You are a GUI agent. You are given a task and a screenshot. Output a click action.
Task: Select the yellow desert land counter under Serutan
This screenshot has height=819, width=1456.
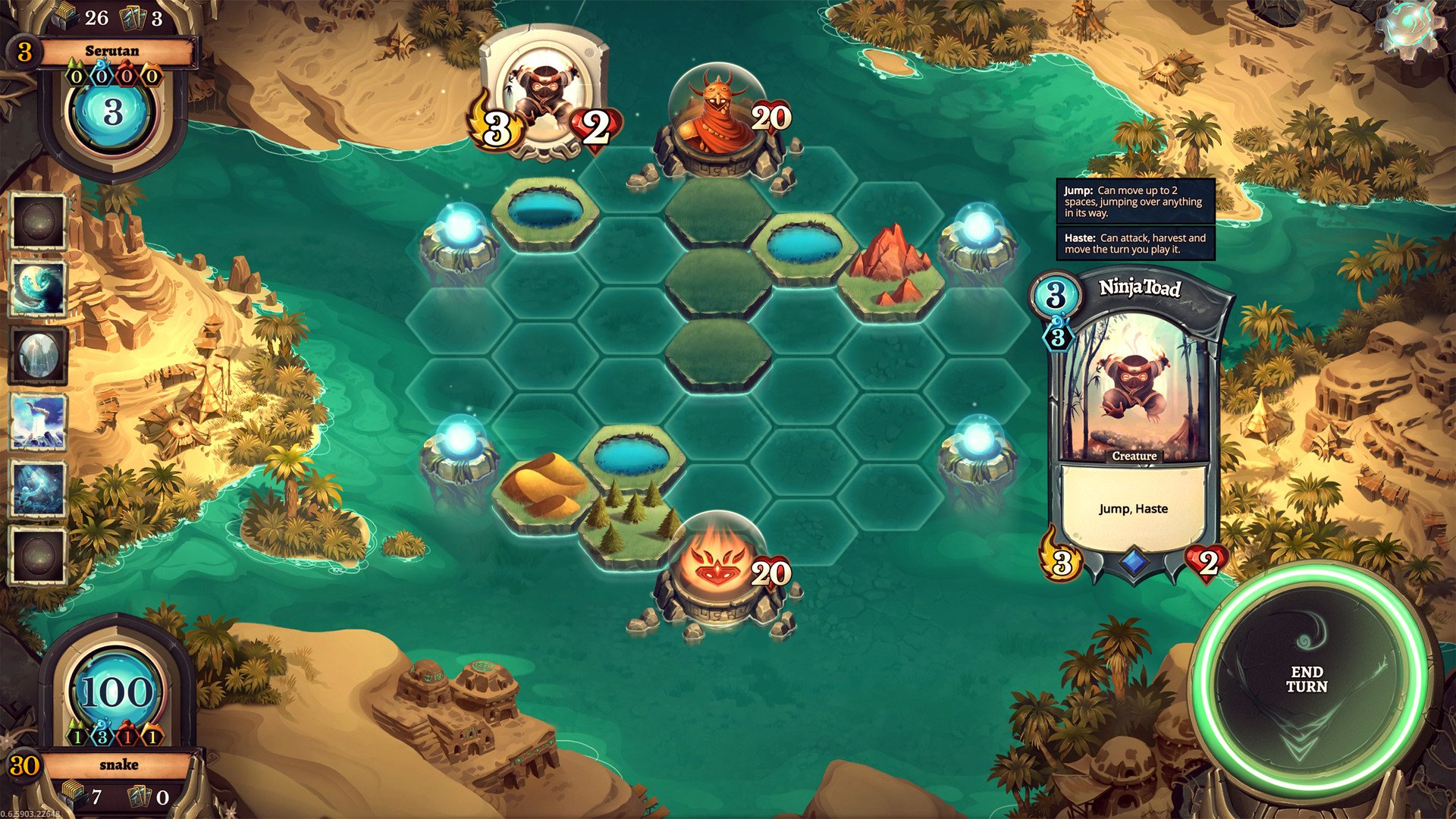150,76
